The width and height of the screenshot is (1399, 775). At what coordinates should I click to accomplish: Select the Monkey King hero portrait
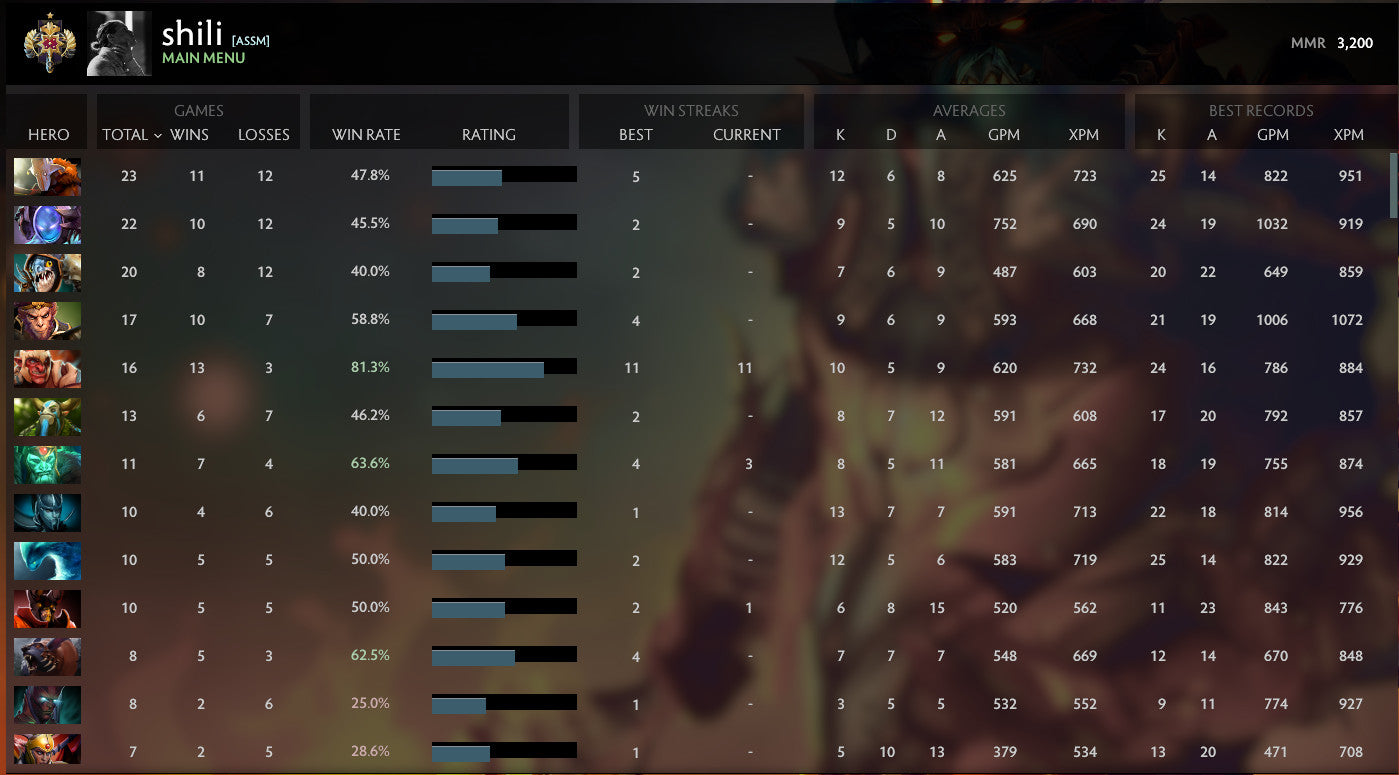click(x=47, y=320)
